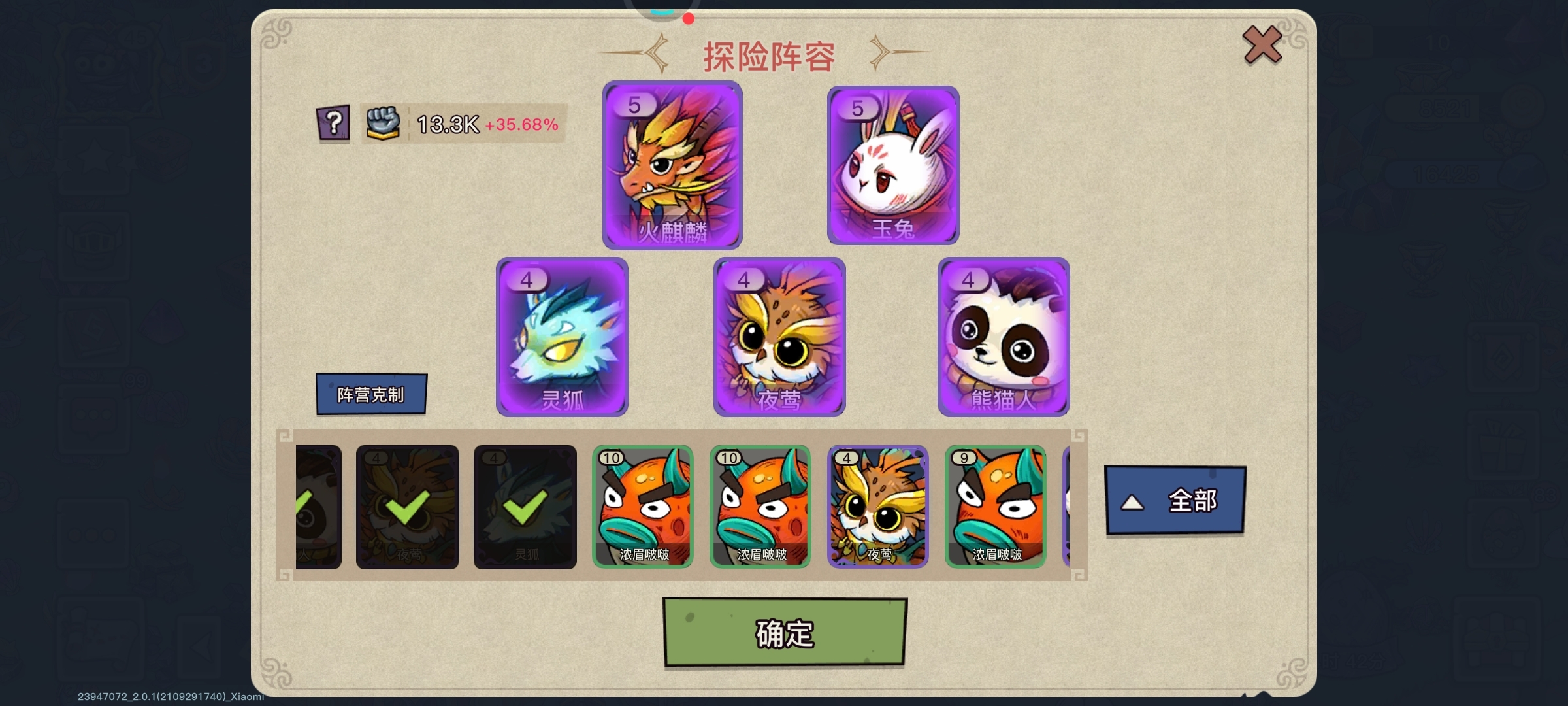The width and height of the screenshot is (1568, 706).
Task: Uncheck the 灵狐 card in the roster
Action: 525,507
